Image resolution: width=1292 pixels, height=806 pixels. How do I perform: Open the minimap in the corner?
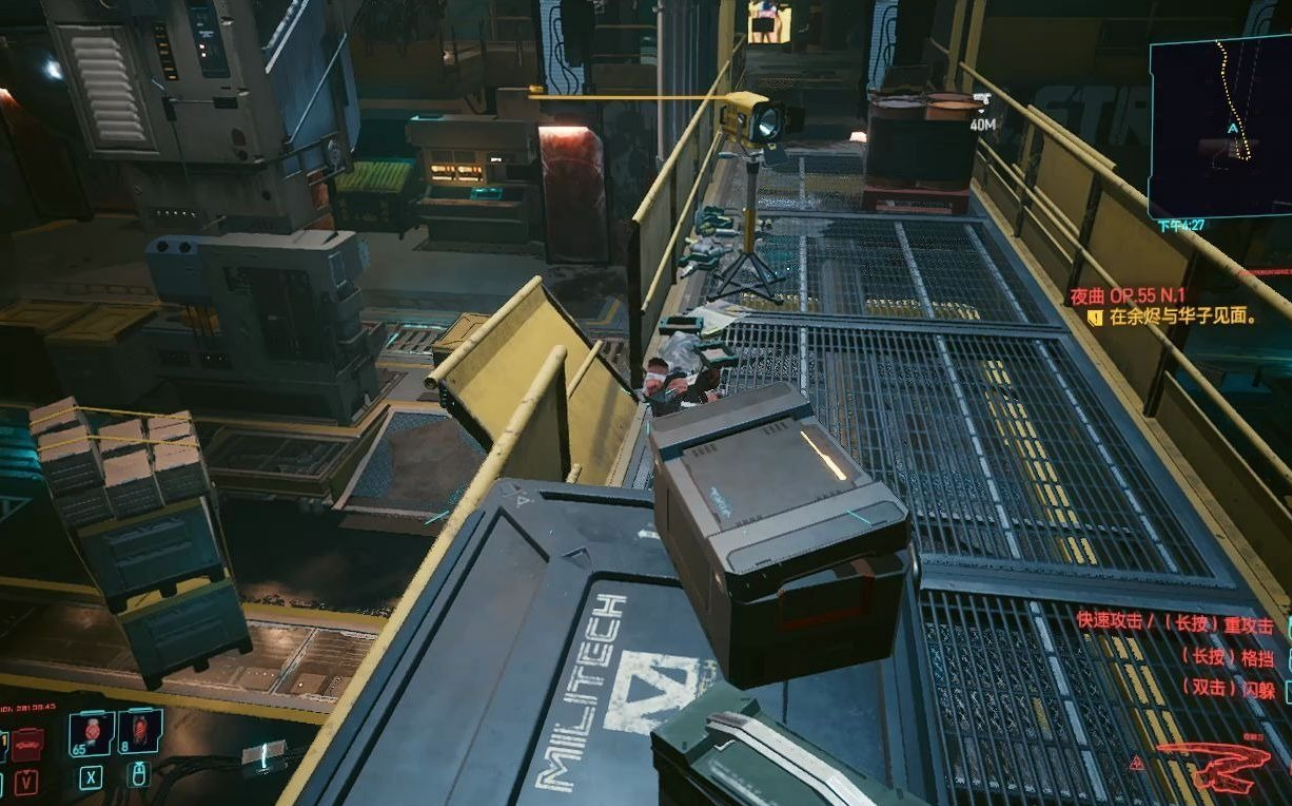[x=1219, y=126]
